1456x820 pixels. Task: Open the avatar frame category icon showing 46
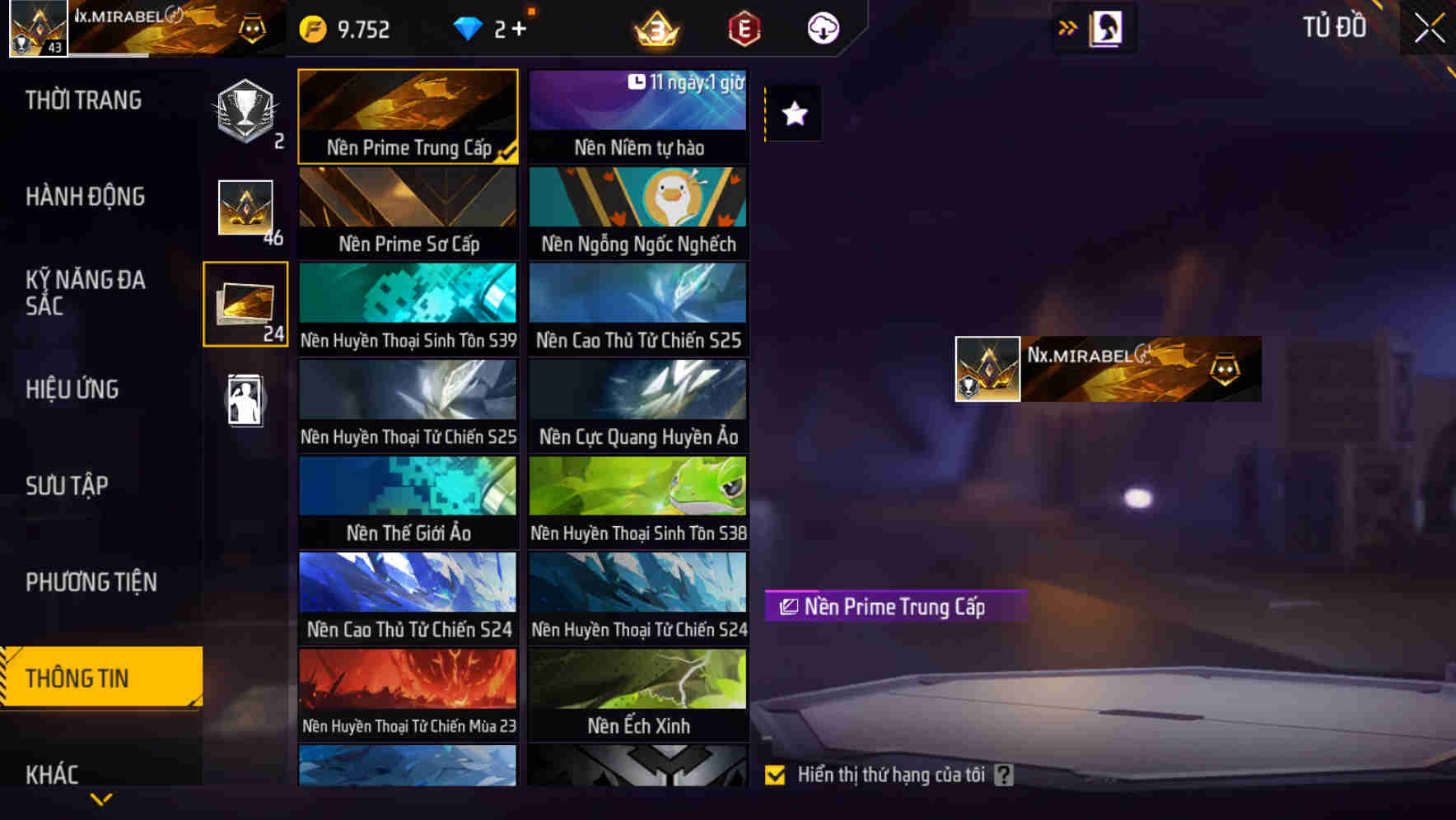coord(245,207)
